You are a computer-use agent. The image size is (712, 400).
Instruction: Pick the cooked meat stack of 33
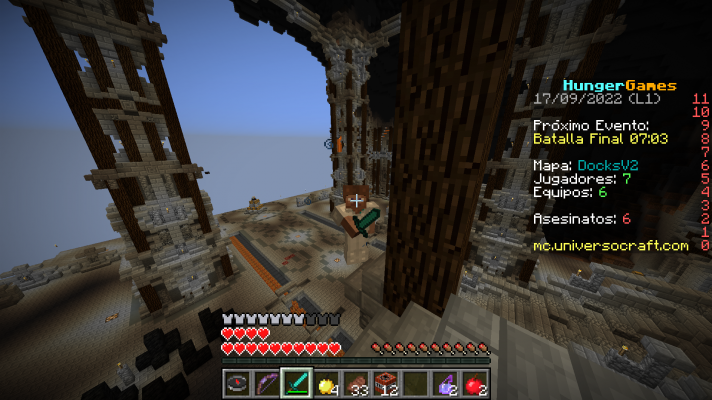pos(356,382)
